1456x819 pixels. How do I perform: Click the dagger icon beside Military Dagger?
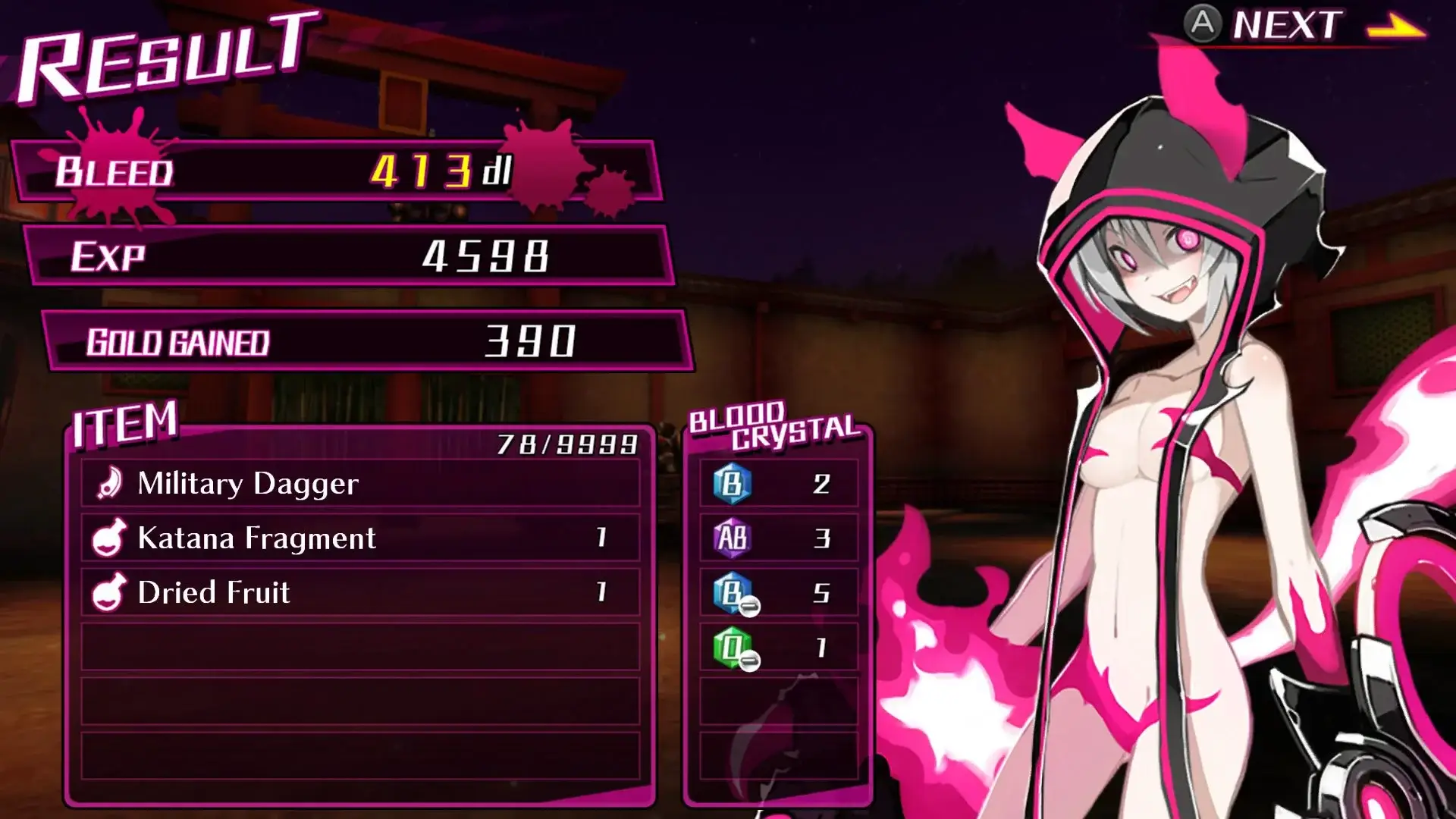pos(111,482)
